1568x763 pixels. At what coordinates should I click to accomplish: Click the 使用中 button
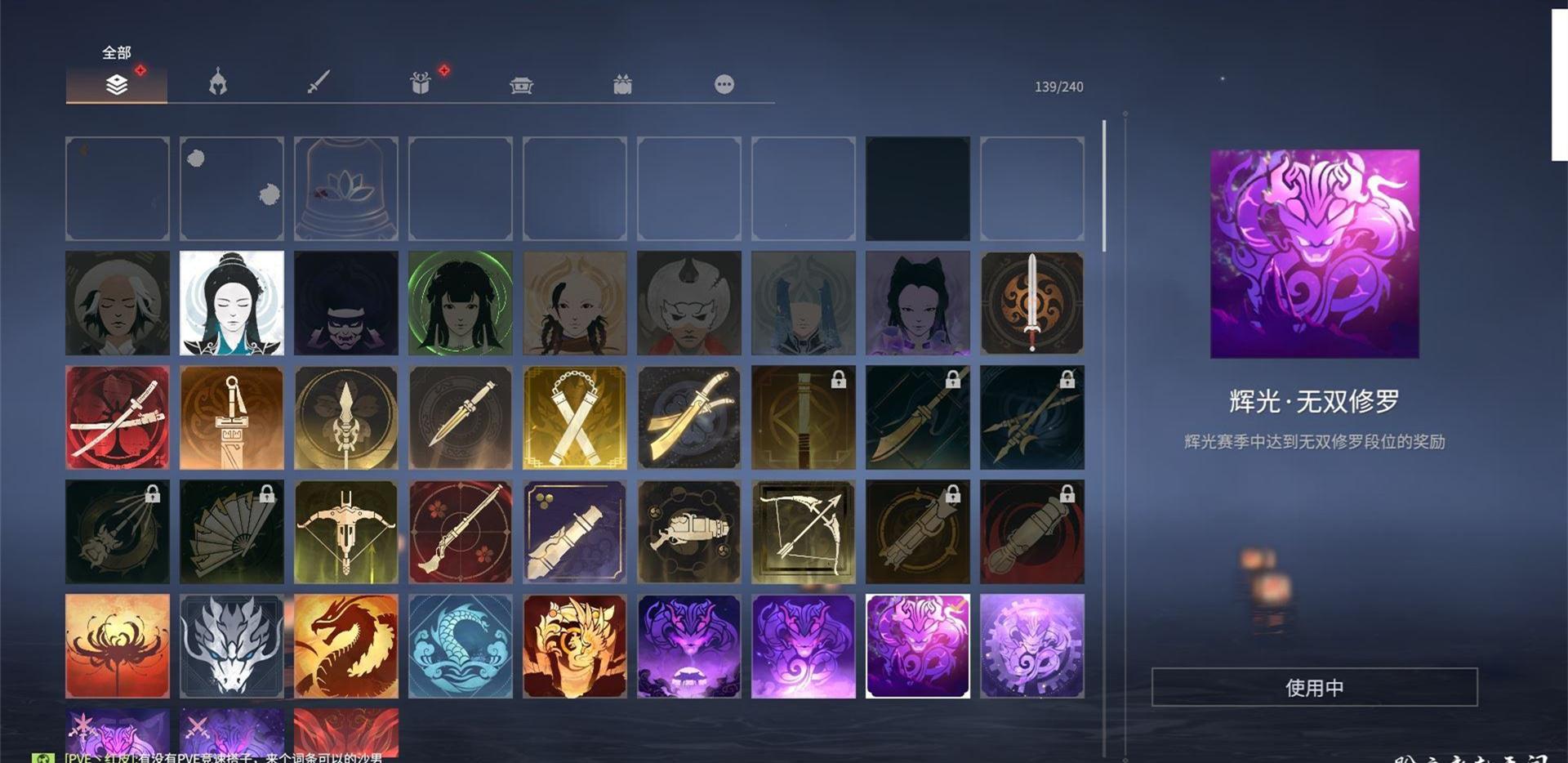click(1314, 687)
